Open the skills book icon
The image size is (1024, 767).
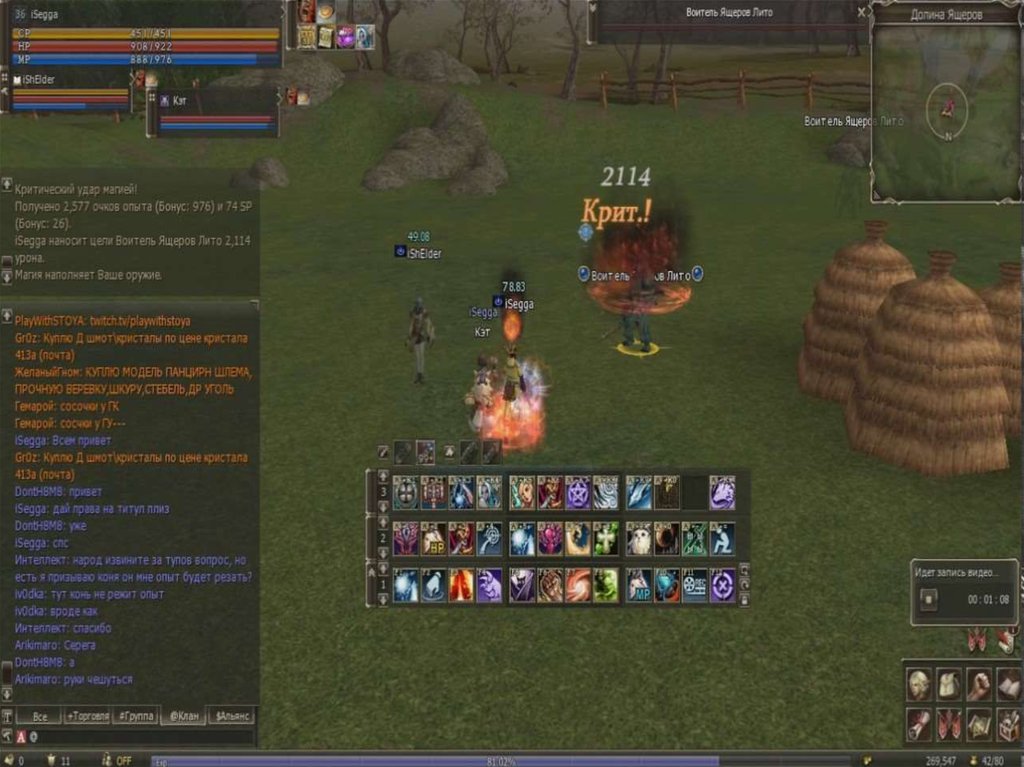[x=1008, y=684]
